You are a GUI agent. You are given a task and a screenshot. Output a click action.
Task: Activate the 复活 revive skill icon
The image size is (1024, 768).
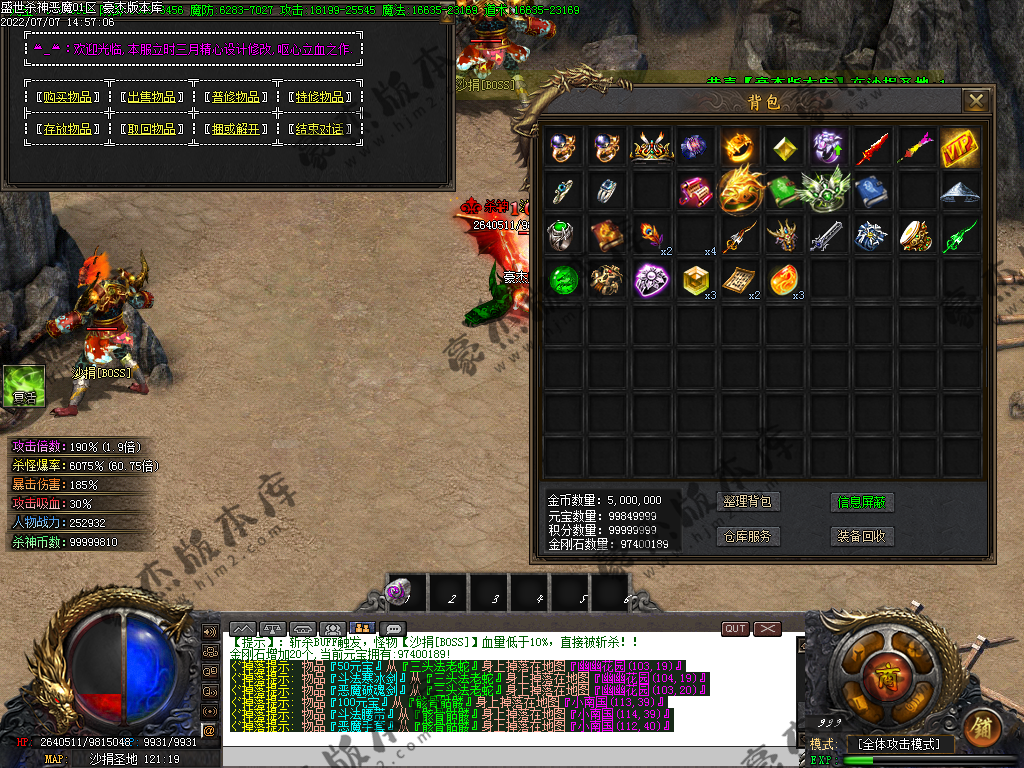[x=24, y=386]
